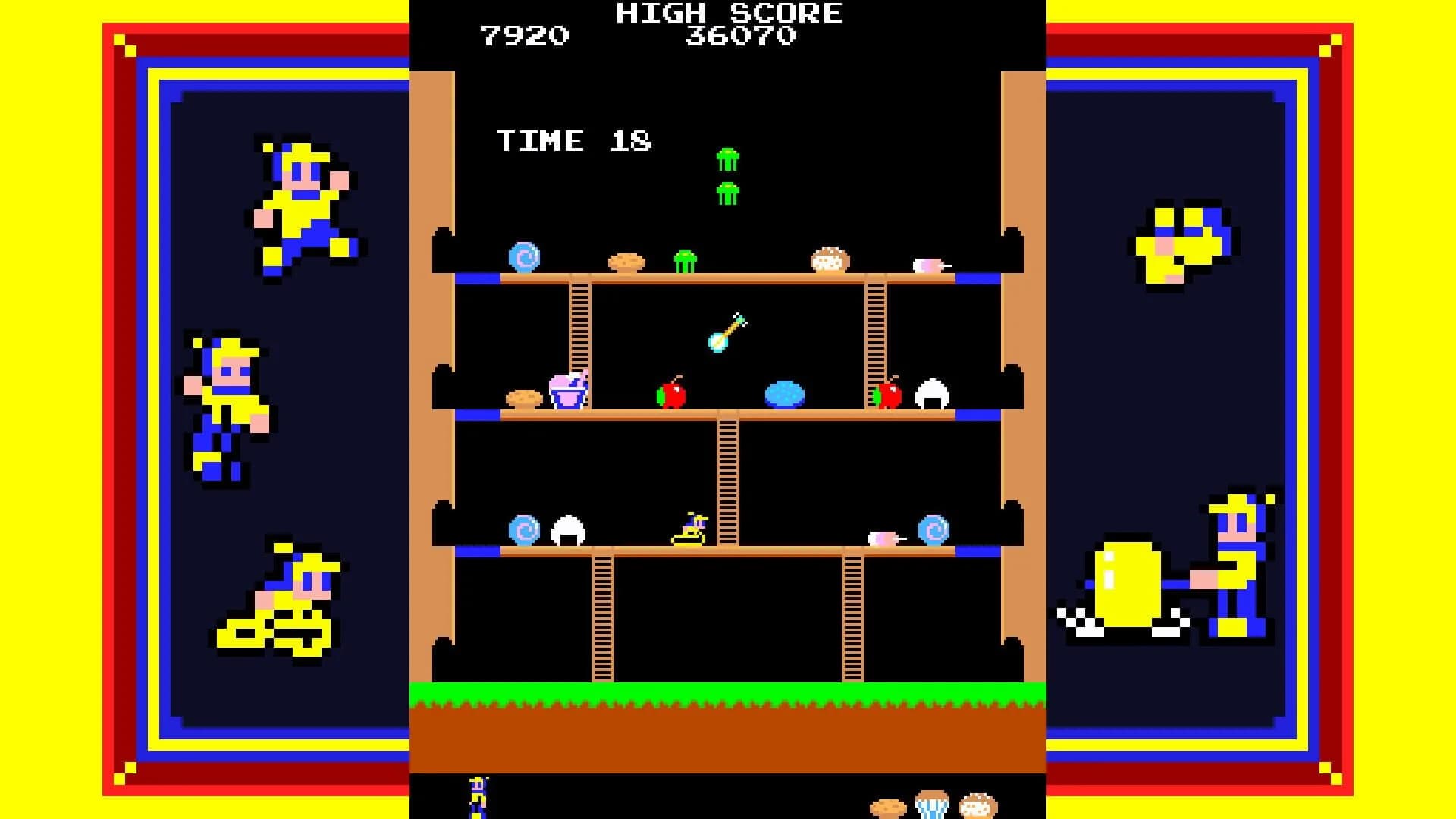Click the green grass strip above the dirt
Viewport: 1456px width, 819px height.
(x=728, y=693)
